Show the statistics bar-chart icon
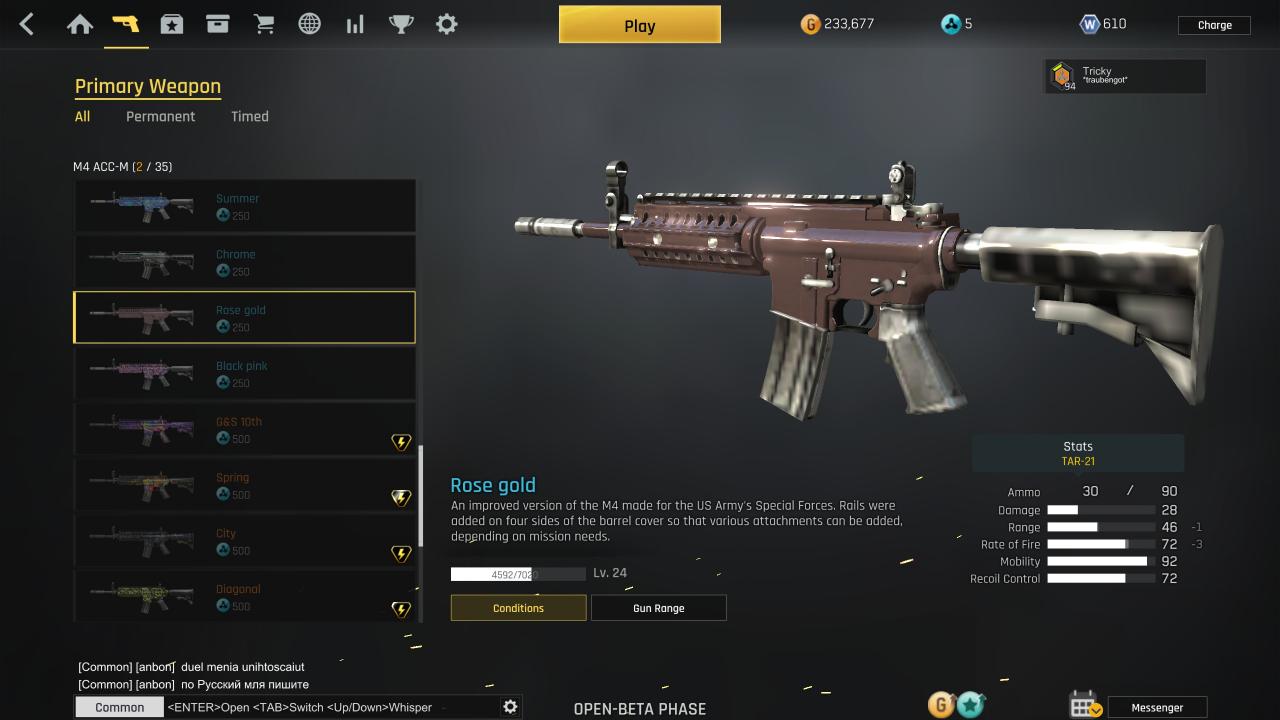The image size is (1280, 720). [x=355, y=24]
